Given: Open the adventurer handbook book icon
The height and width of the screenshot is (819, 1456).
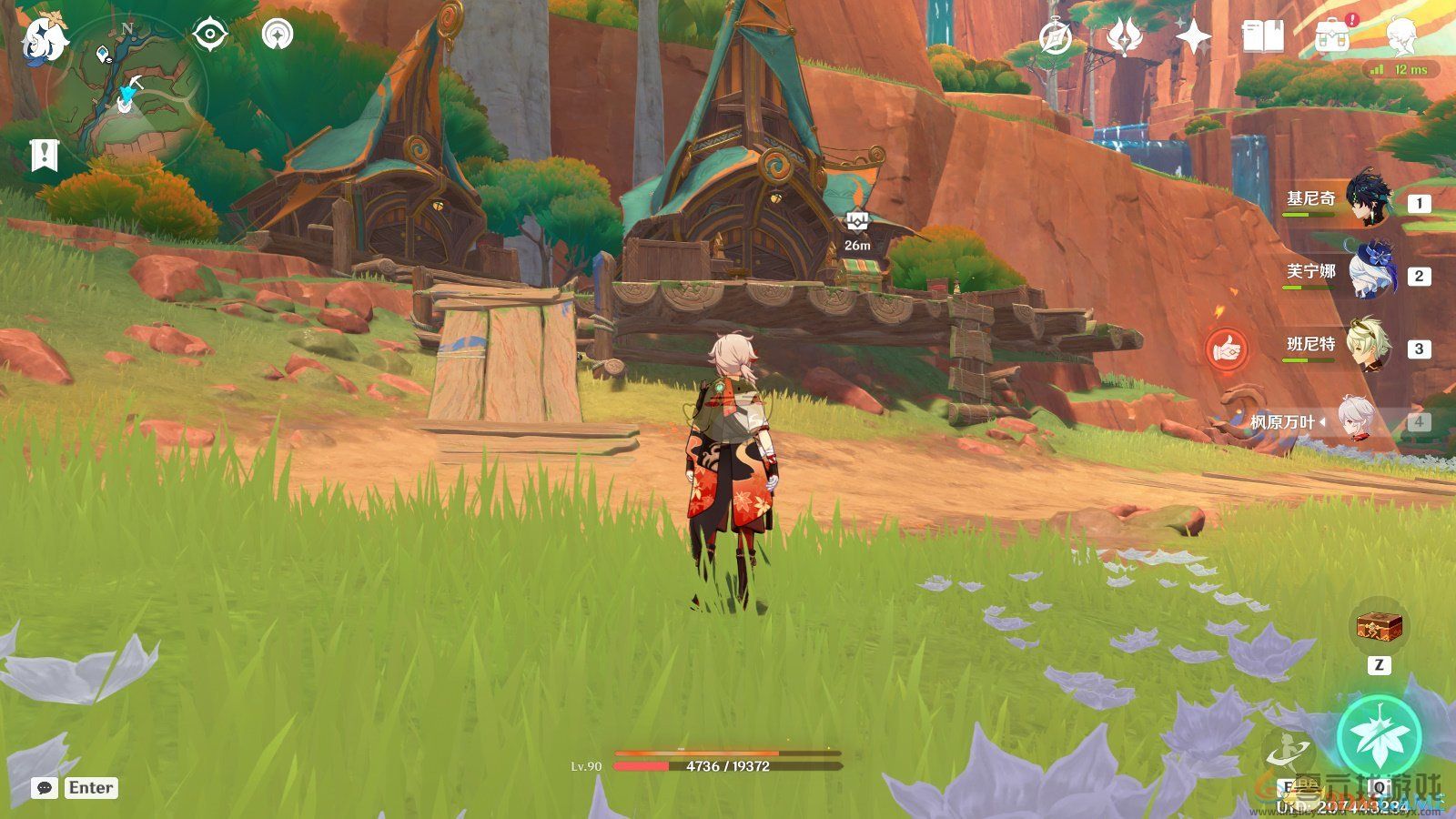Looking at the screenshot, I should click(x=1262, y=37).
